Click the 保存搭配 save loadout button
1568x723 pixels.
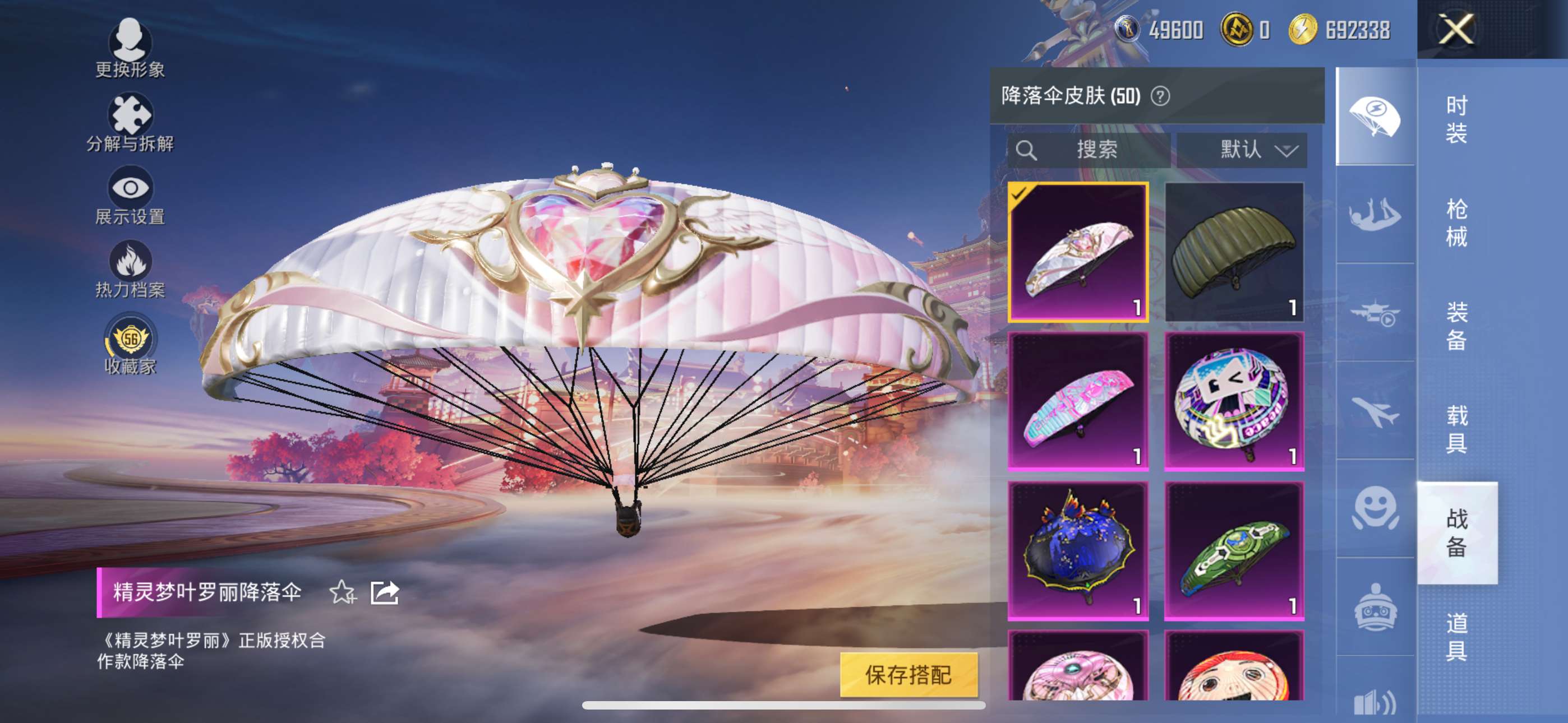(908, 674)
